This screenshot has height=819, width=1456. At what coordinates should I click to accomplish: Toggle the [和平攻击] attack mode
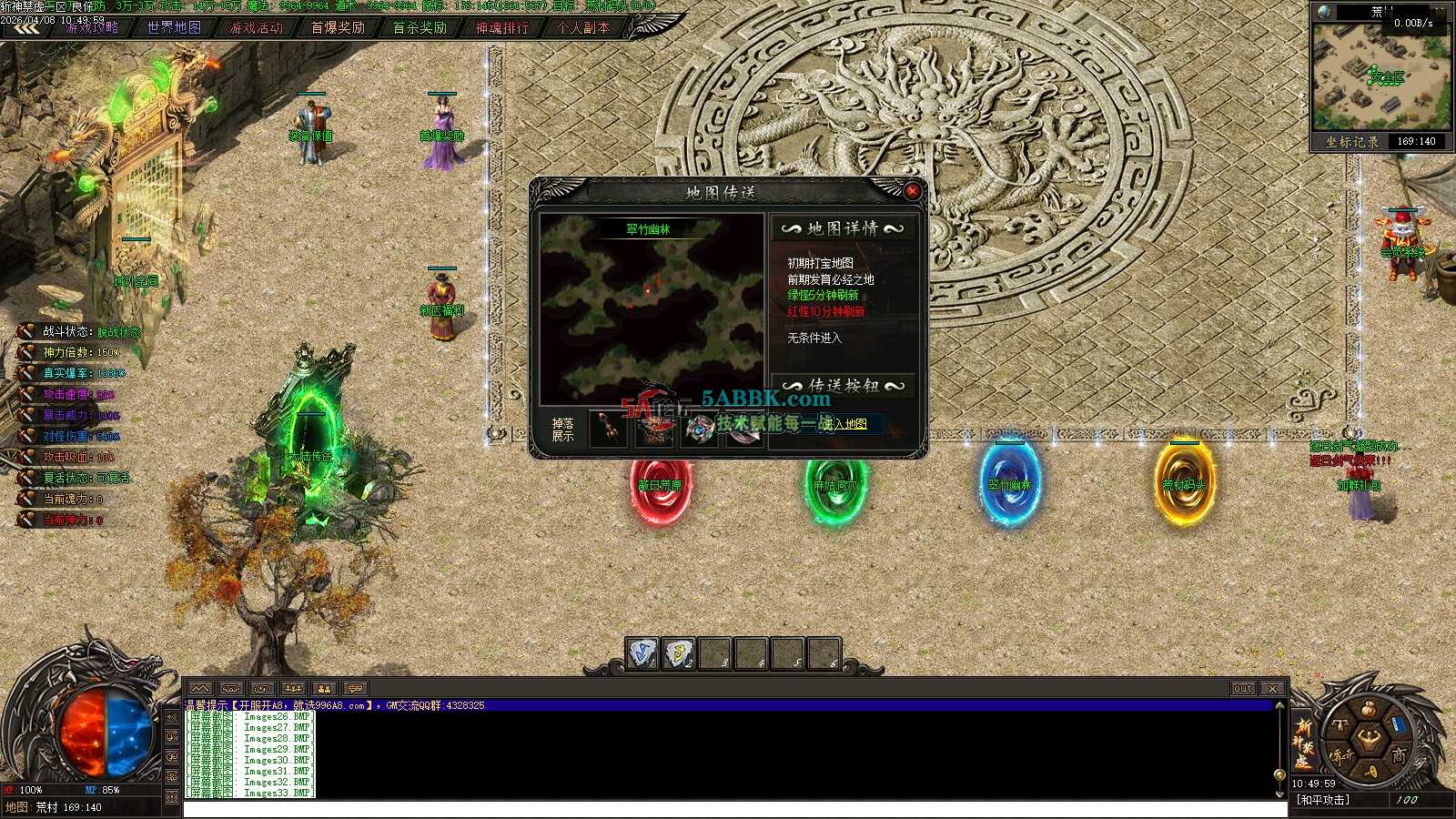tap(1323, 801)
